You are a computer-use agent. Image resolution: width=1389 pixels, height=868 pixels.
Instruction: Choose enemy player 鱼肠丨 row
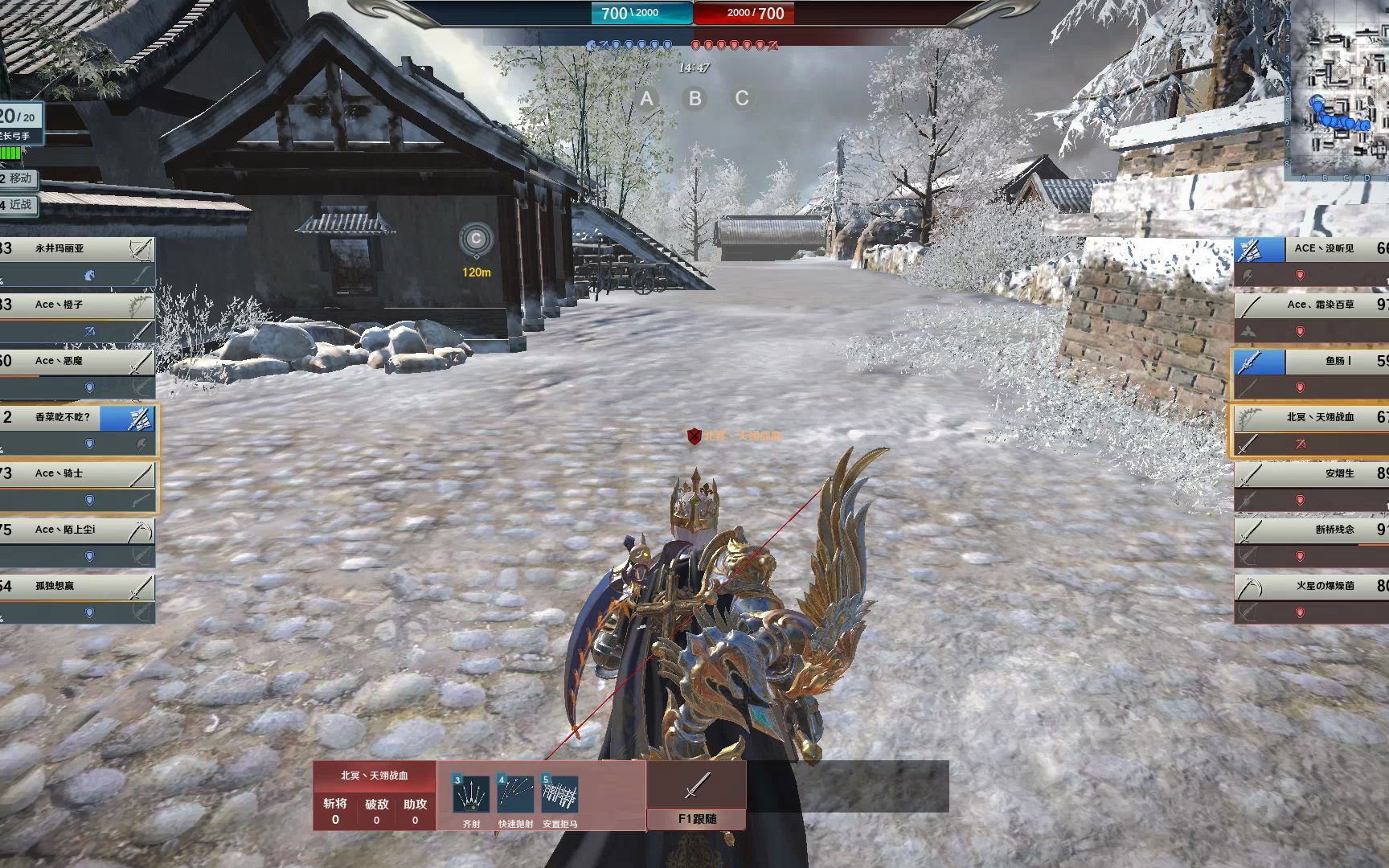pyautogui.click(x=1318, y=362)
